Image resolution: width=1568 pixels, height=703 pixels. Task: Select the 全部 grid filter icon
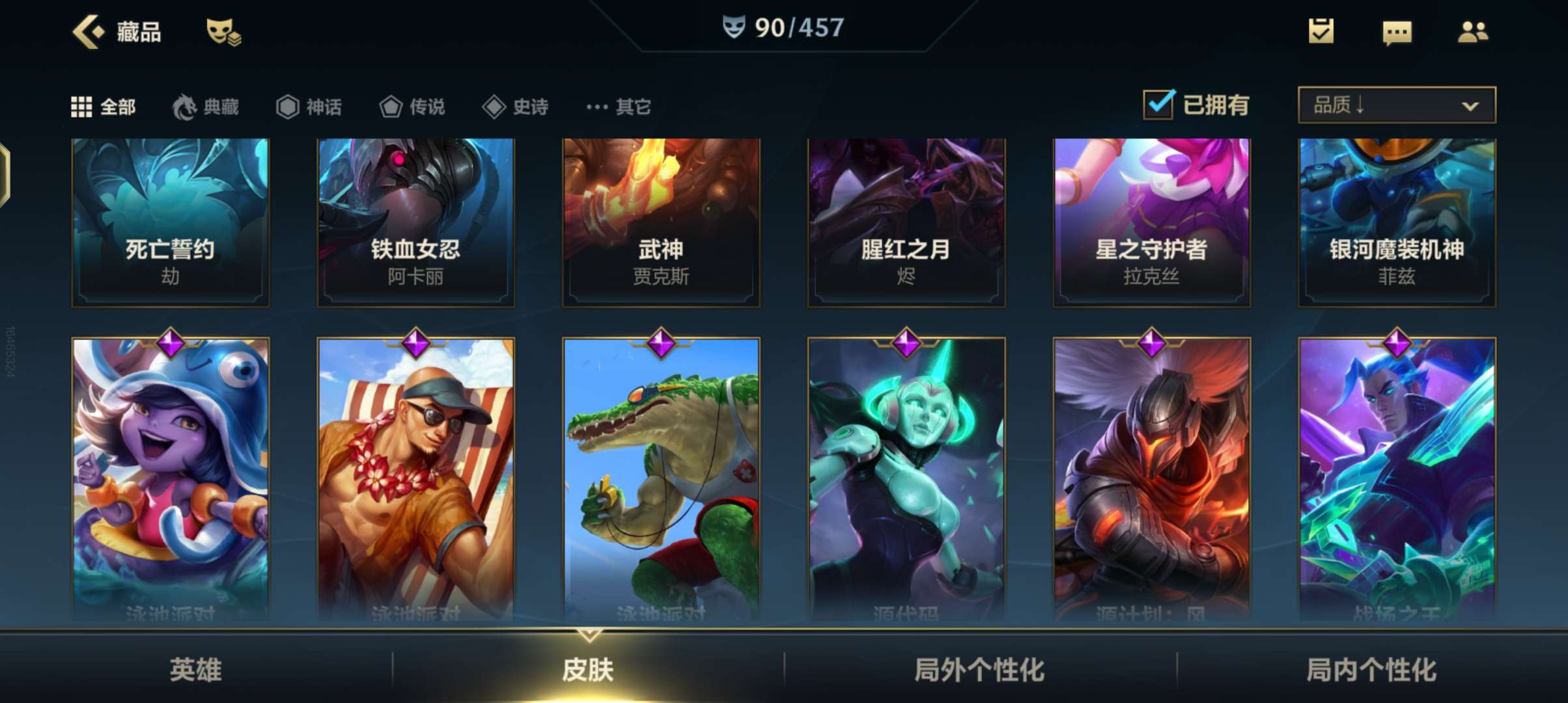(83, 106)
